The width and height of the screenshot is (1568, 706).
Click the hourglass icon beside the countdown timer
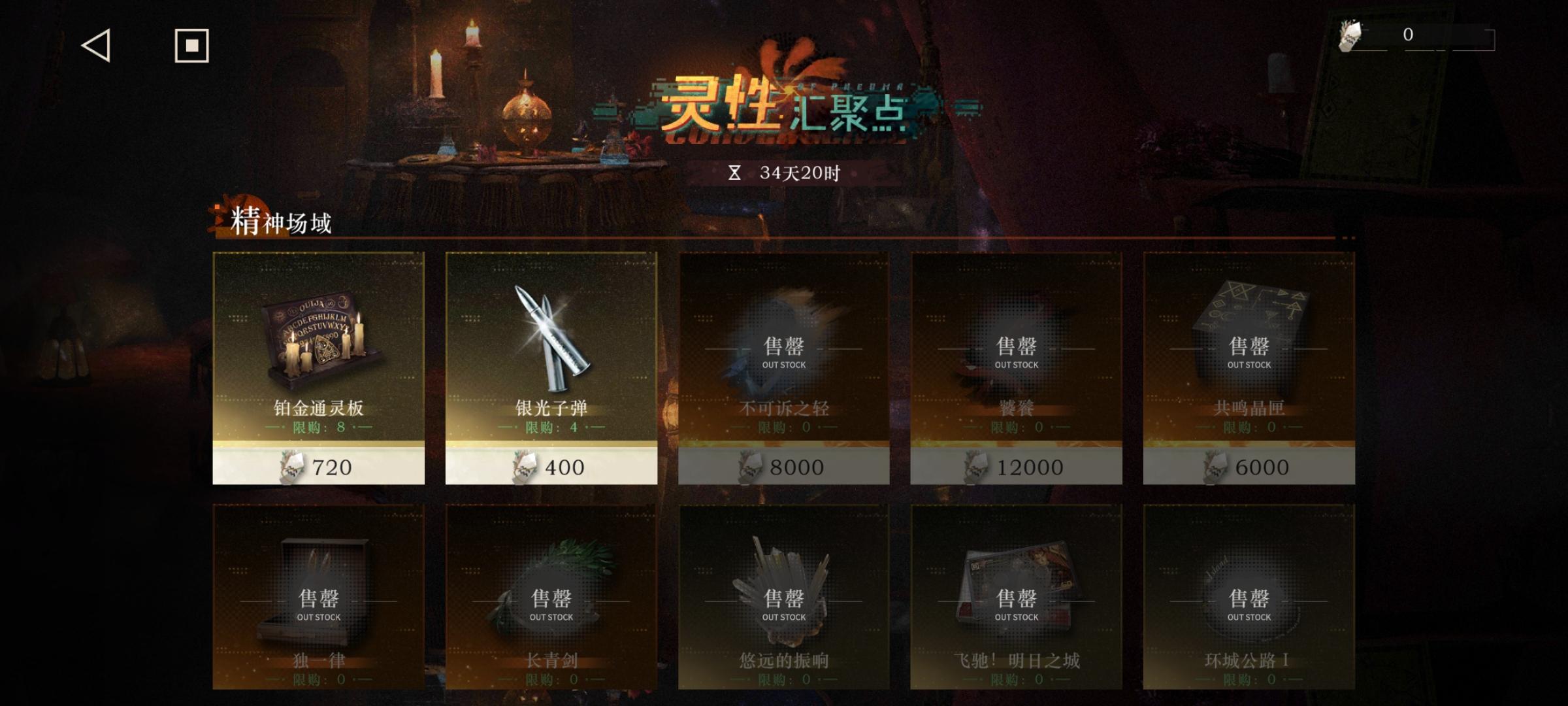coord(736,173)
